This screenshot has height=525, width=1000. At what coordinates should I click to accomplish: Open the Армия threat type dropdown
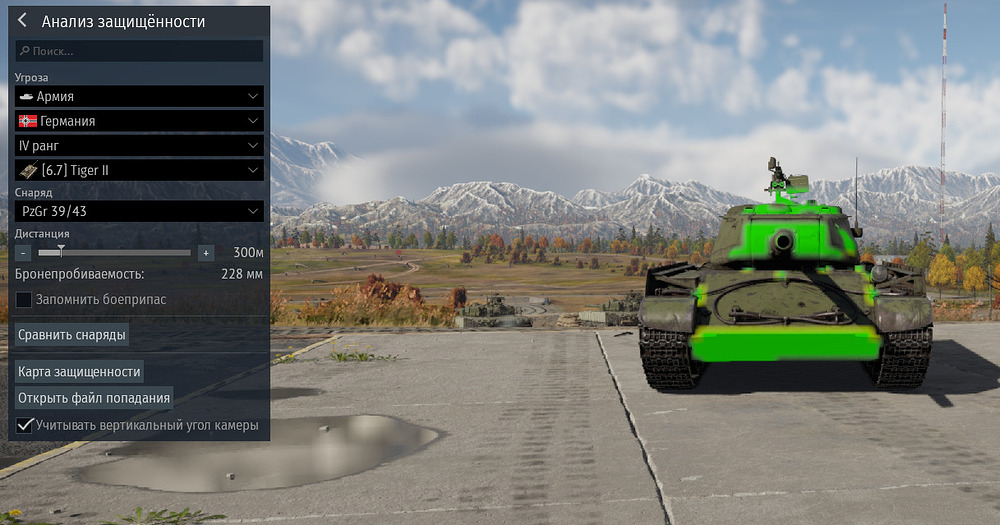coord(140,96)
